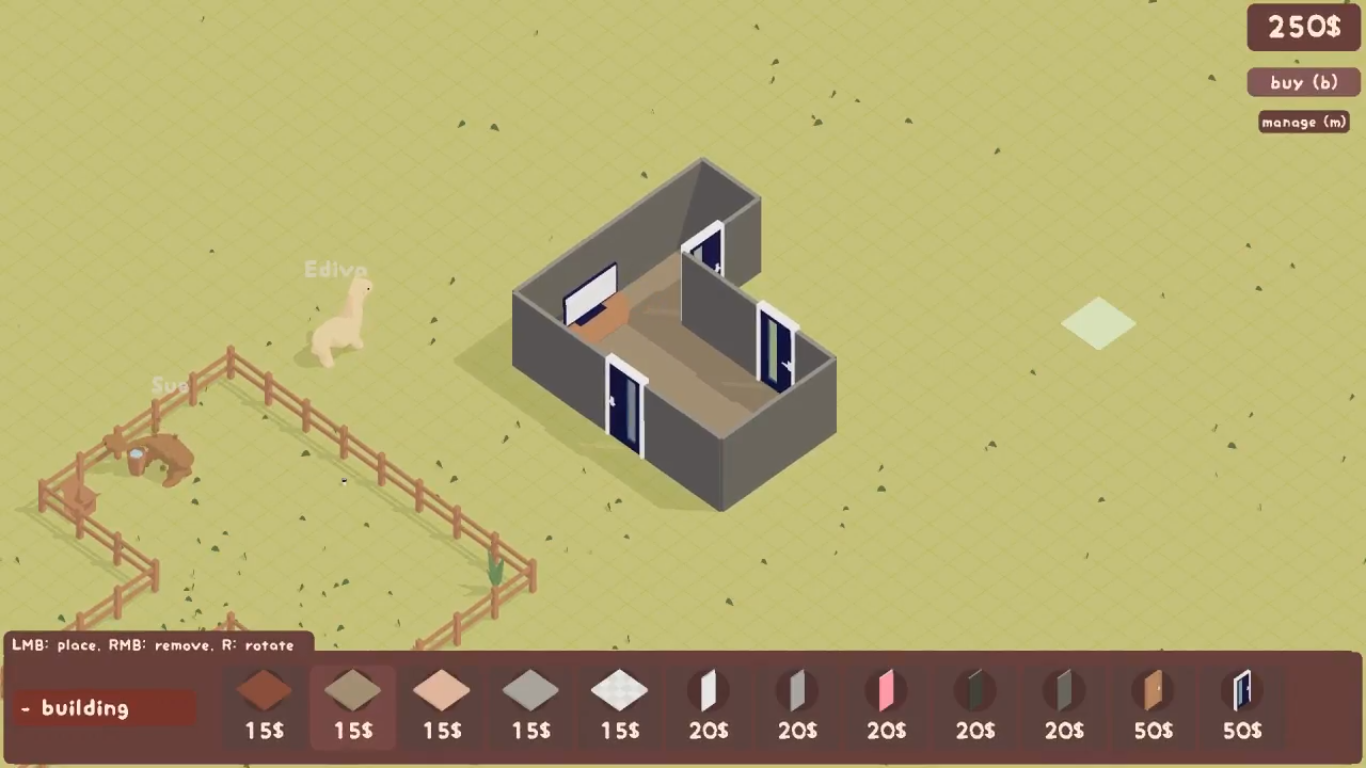Choose the white checkered floor tile
This screenshot has width=1366, height=768.
[x=620, y=705]
